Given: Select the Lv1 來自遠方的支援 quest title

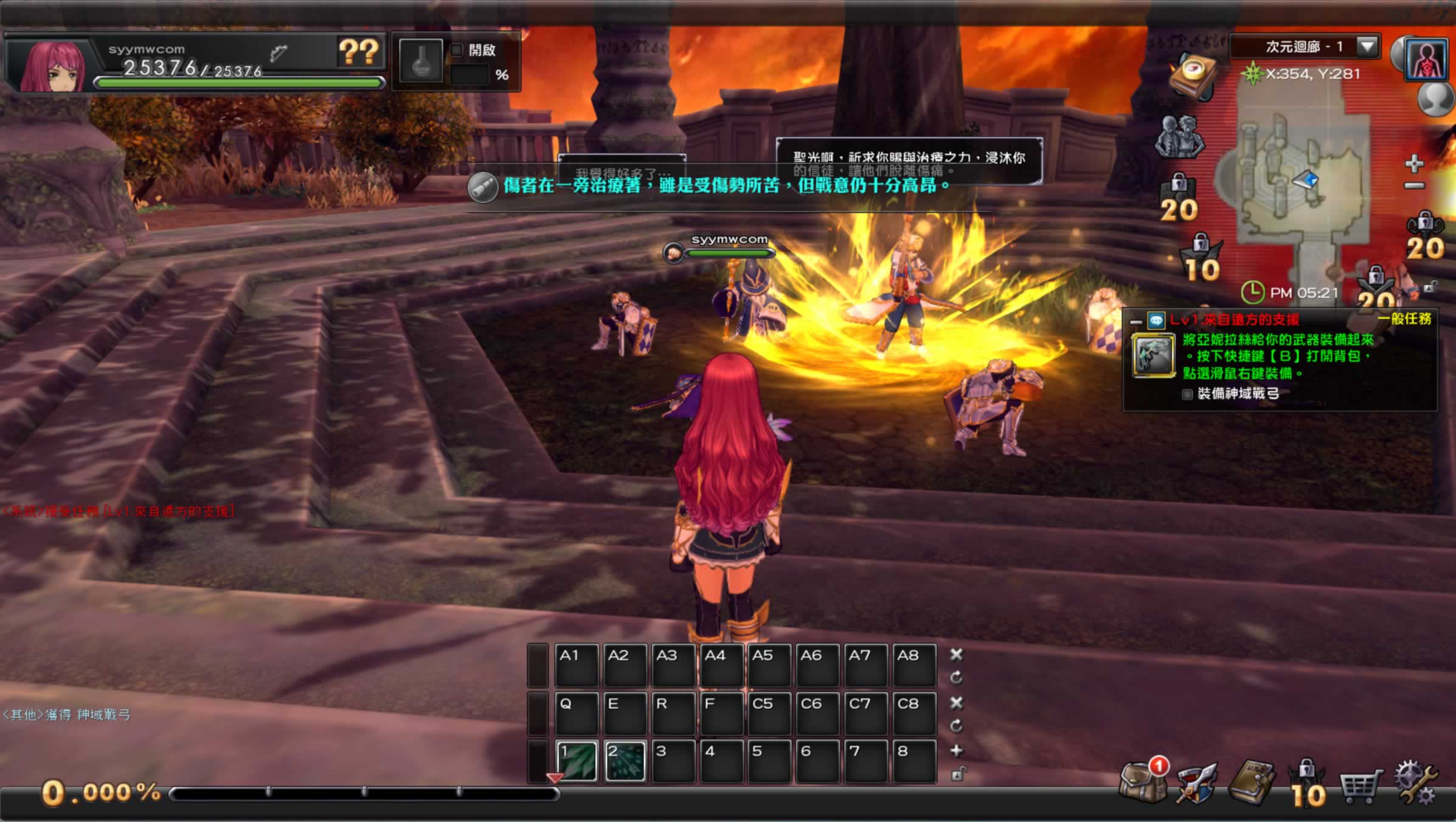Looking at the screenshot, I should tap(1235, 319).
